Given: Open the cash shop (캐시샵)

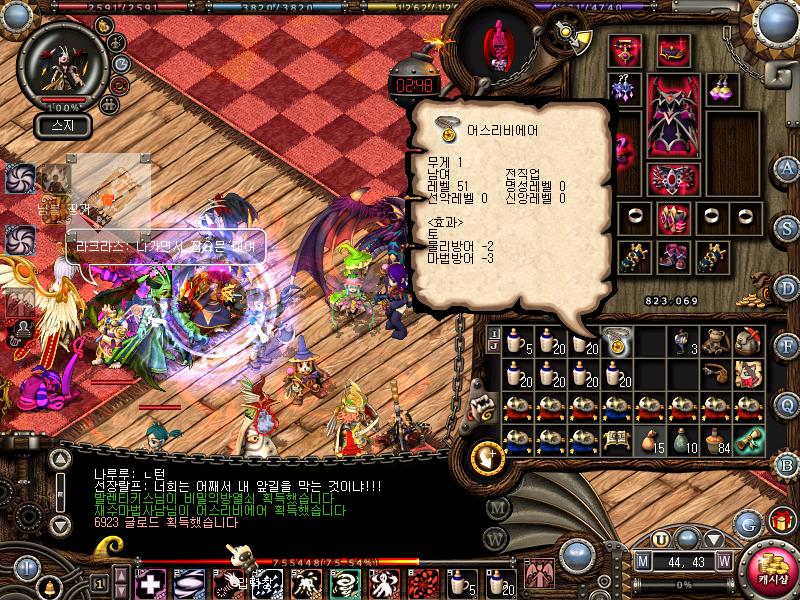Looking at the screenshot, I should (769, 566).
